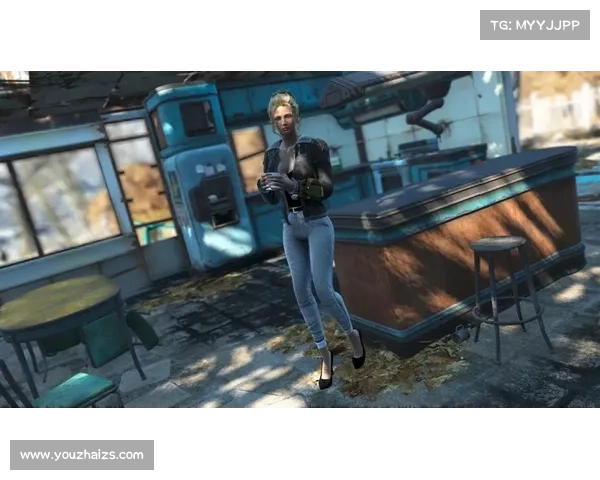600x480 pixels.
Task: Open the www.youzhaizs.com website link
Action: pyautogui.click(x=83, y=455)
